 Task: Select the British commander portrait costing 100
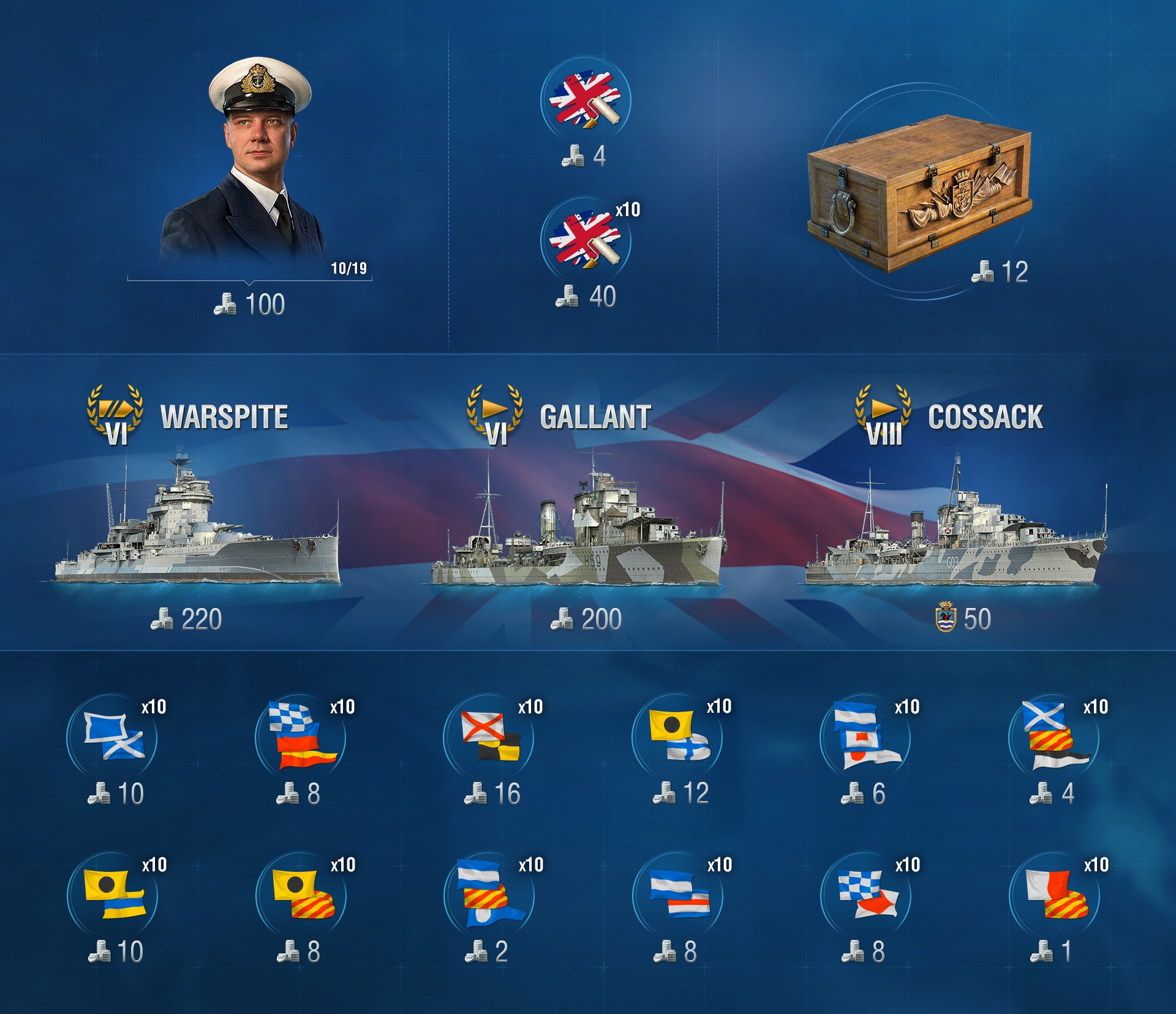248,165
